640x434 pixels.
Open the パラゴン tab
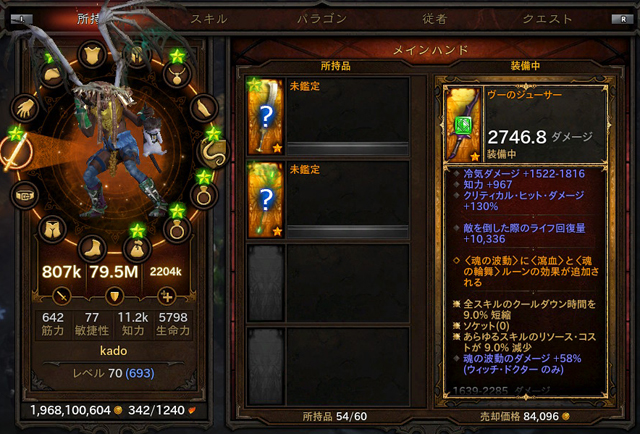point(321,19)
